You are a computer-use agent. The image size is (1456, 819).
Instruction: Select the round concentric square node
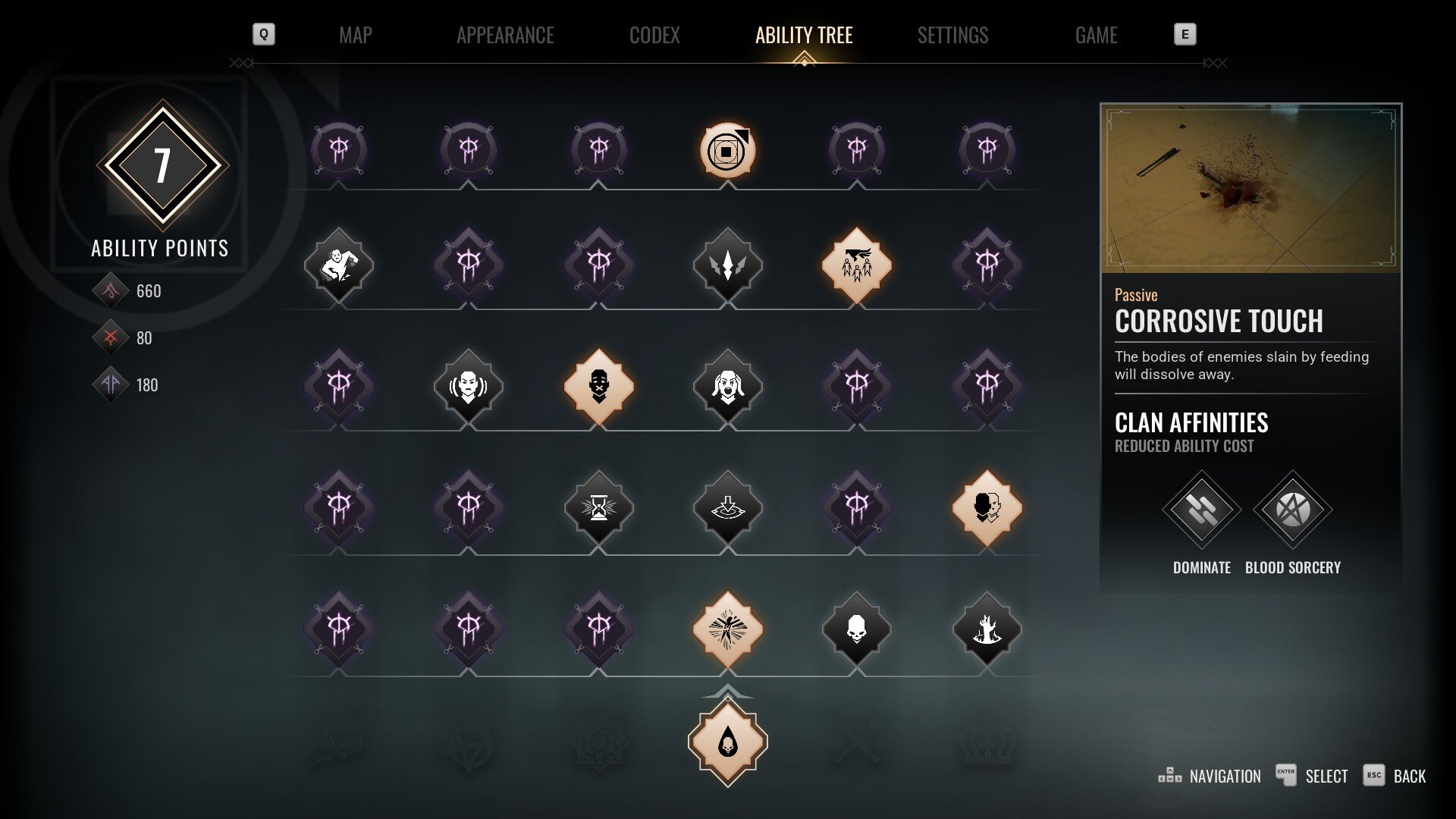(x=727, y=150)
